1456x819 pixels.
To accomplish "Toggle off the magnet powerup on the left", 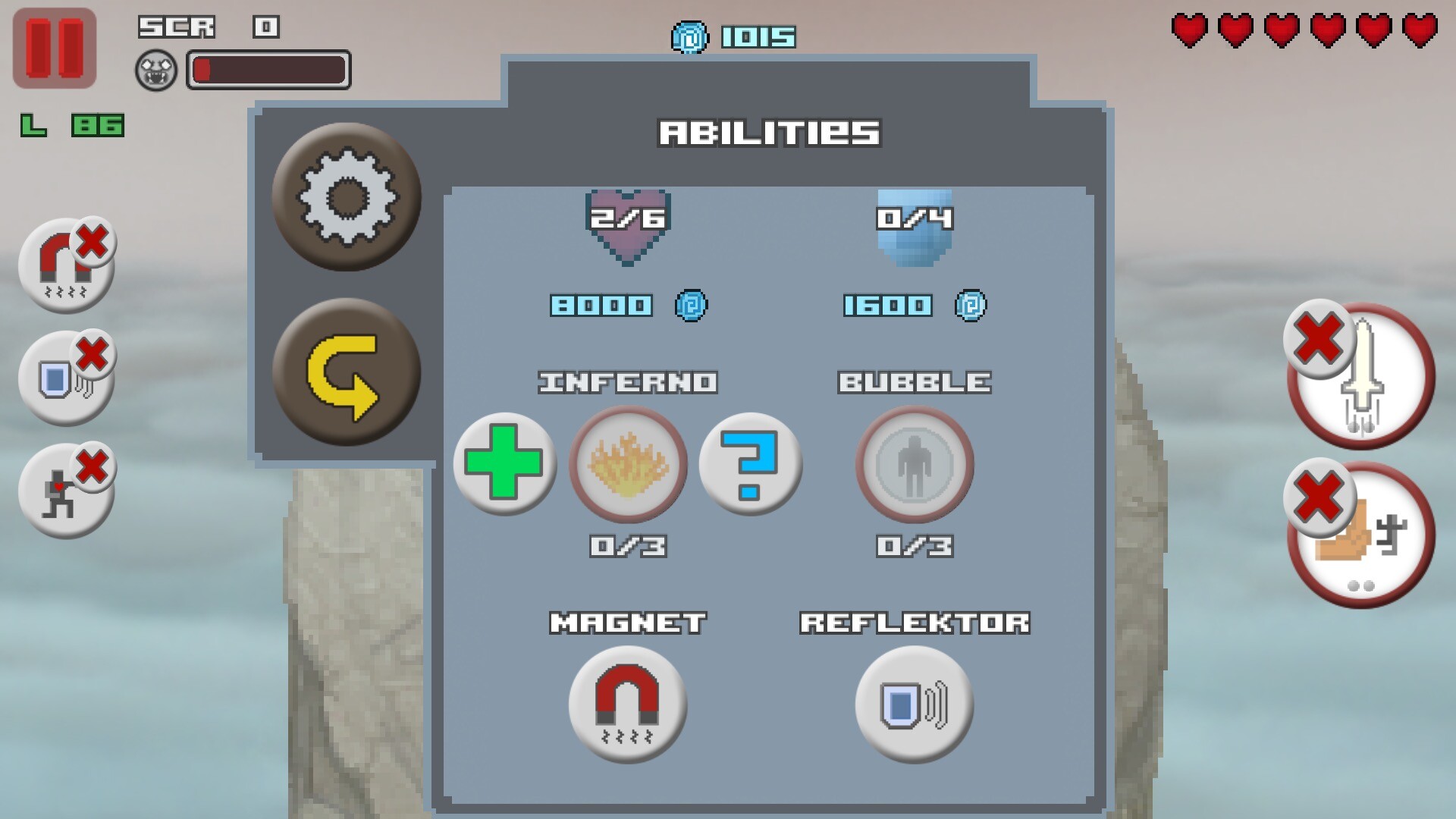I will tap(67, 267).
